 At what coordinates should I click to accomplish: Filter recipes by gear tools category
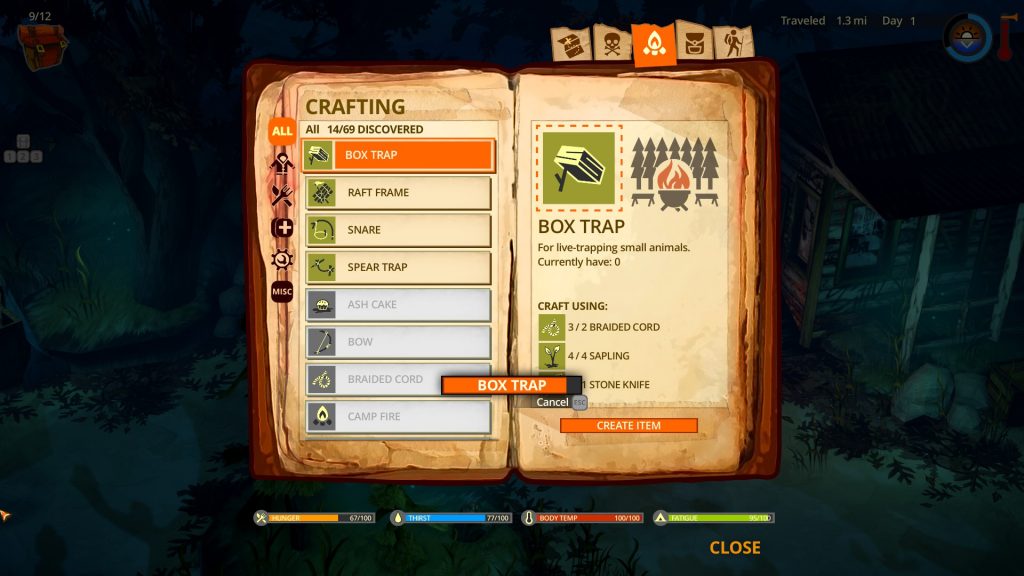[x=282, y=259]
